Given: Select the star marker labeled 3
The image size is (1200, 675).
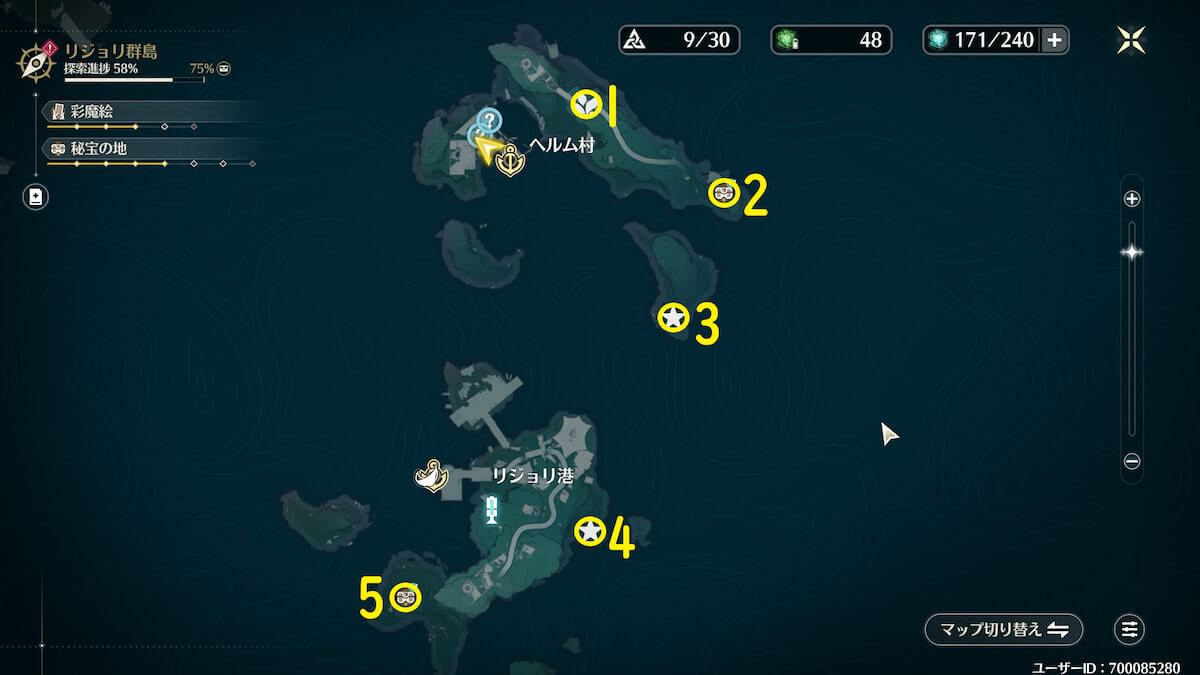Looking at the screenshot, I should [x=674, y=318].
